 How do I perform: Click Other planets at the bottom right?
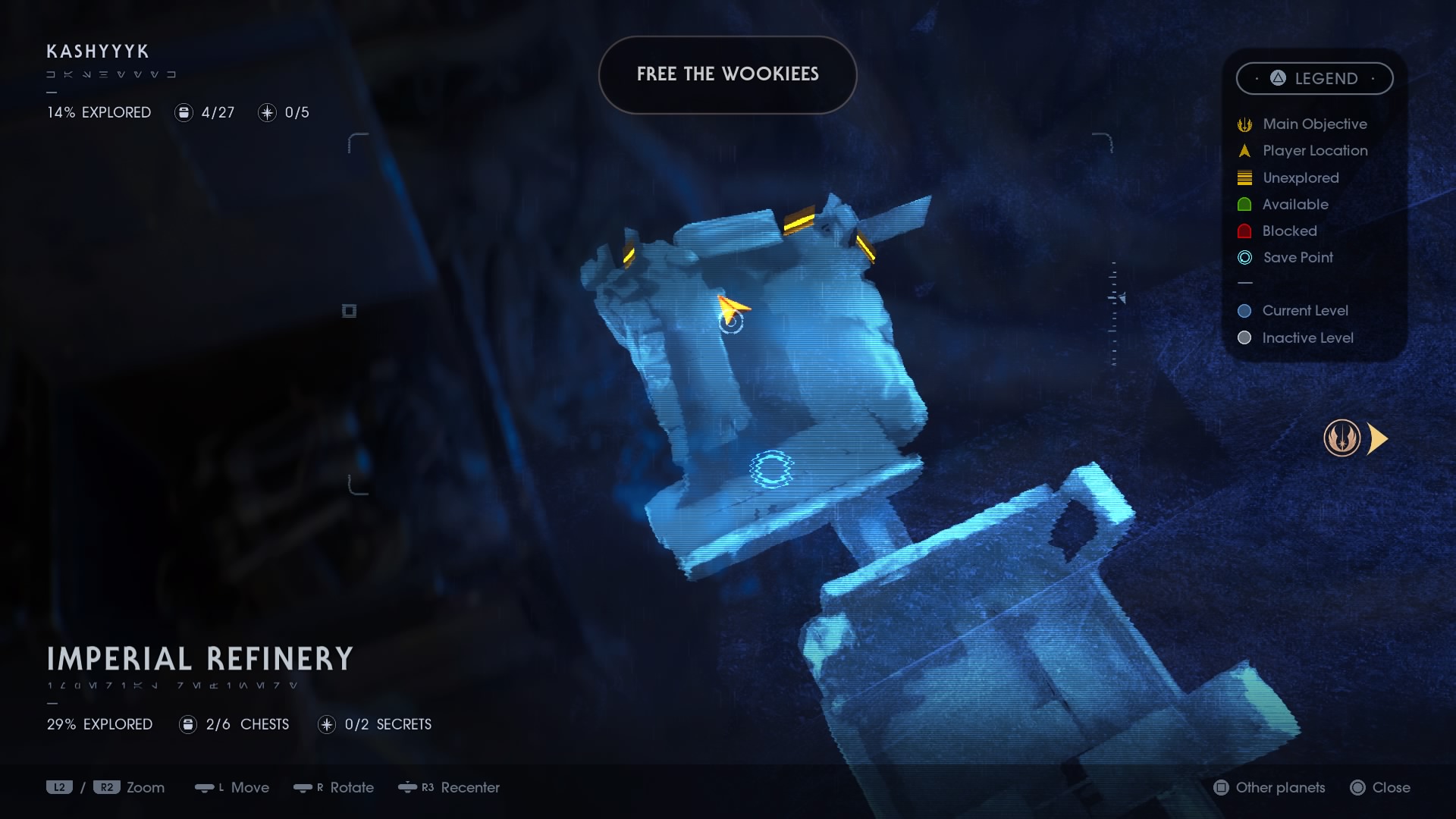pos(1279,788)
